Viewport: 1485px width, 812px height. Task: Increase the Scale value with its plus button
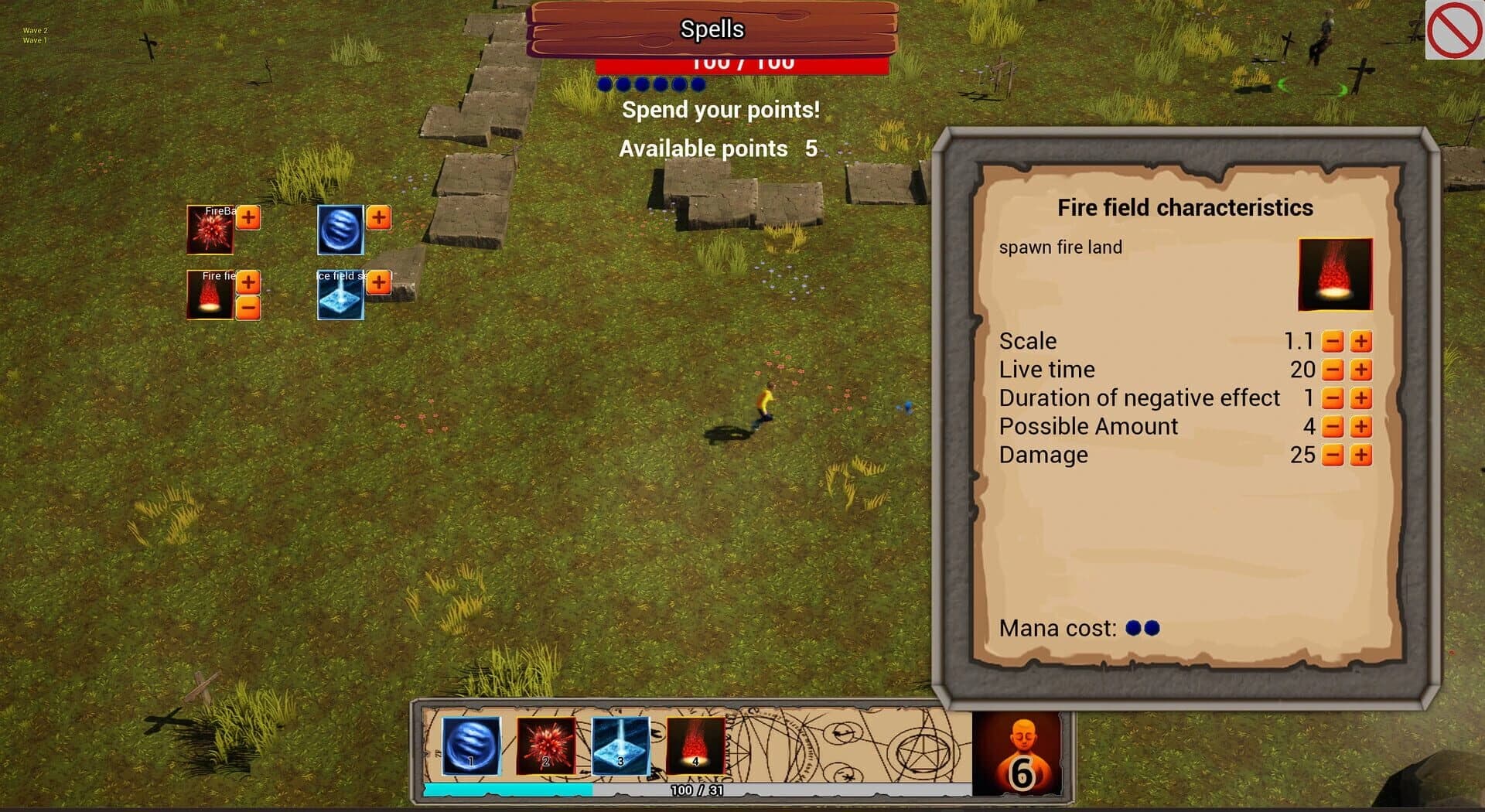[1360, 340]
